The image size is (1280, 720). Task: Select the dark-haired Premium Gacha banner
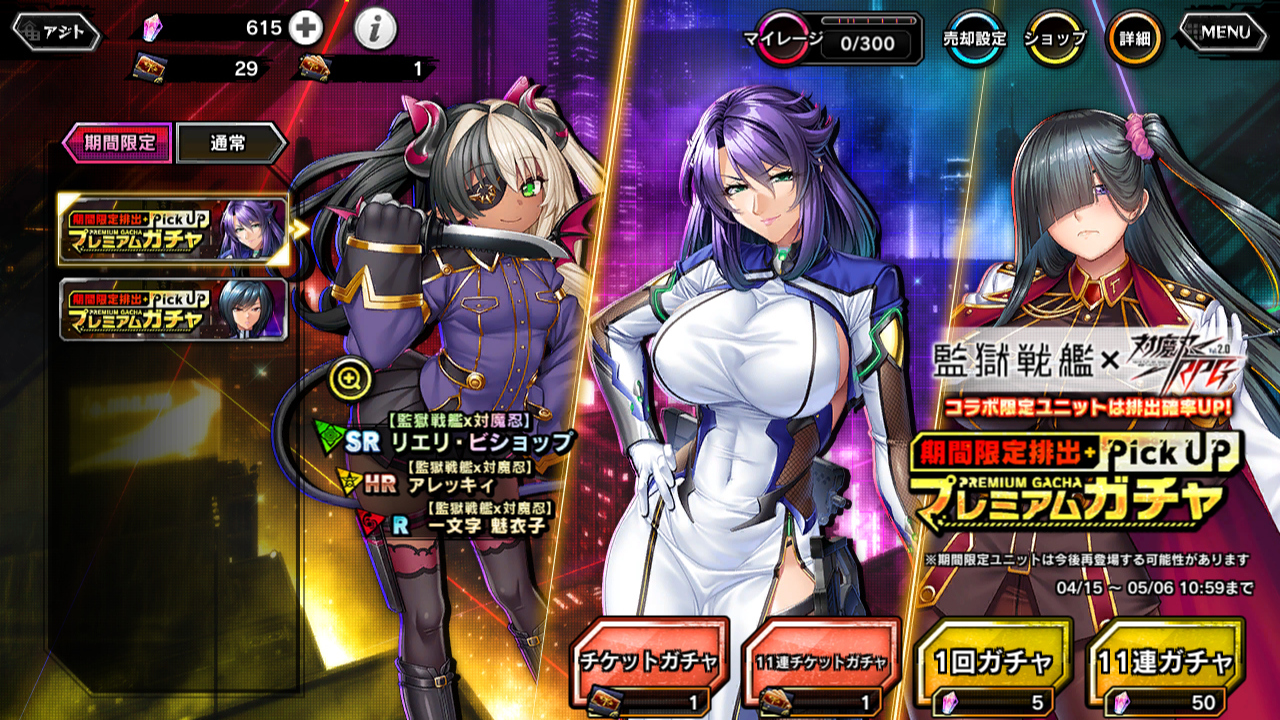point(173,310)
